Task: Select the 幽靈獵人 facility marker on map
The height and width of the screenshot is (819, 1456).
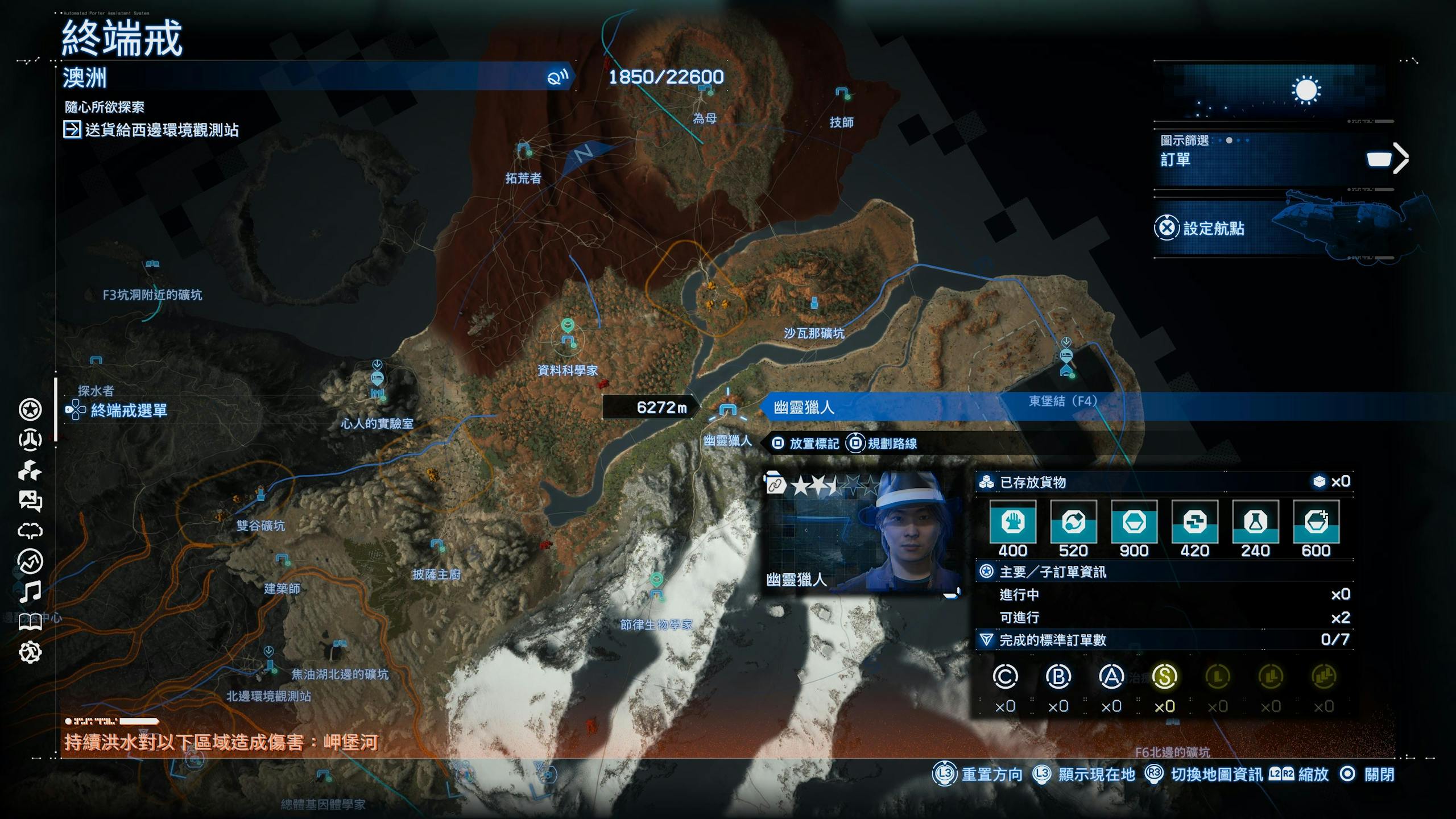Action: pos(727,409)
